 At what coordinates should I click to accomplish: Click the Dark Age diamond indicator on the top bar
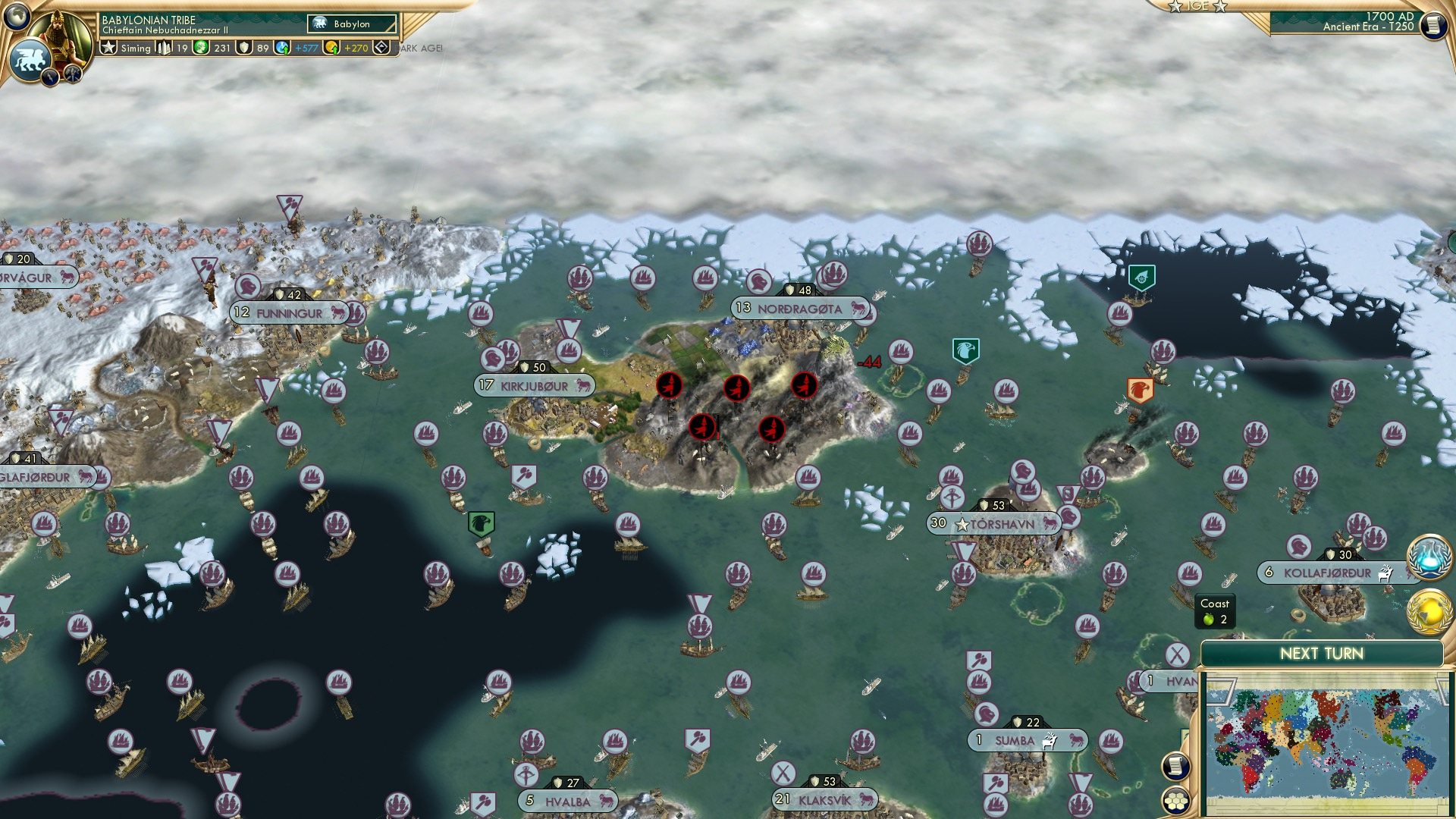(381, 48)
